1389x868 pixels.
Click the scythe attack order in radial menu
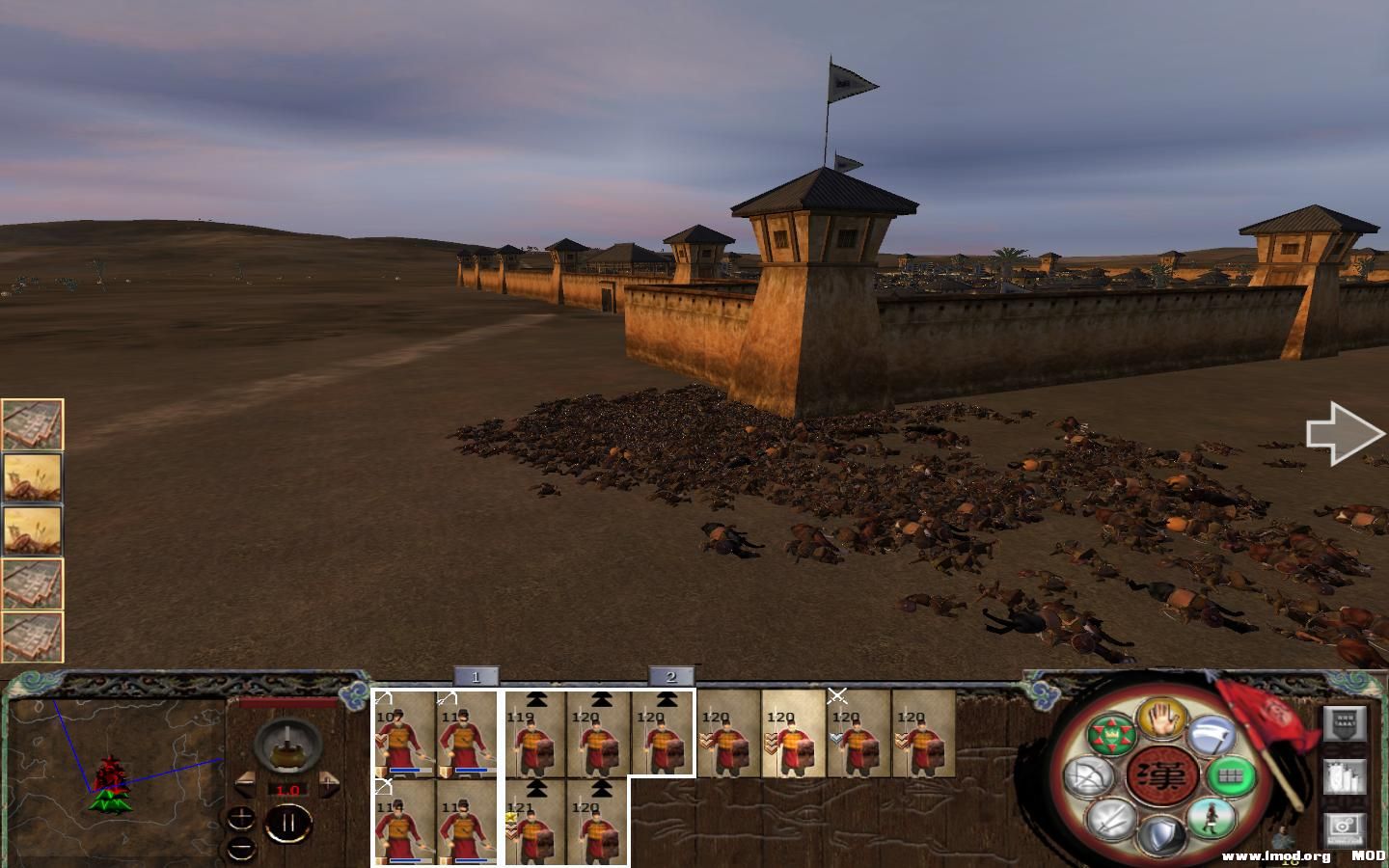(x=1211, y=735)
